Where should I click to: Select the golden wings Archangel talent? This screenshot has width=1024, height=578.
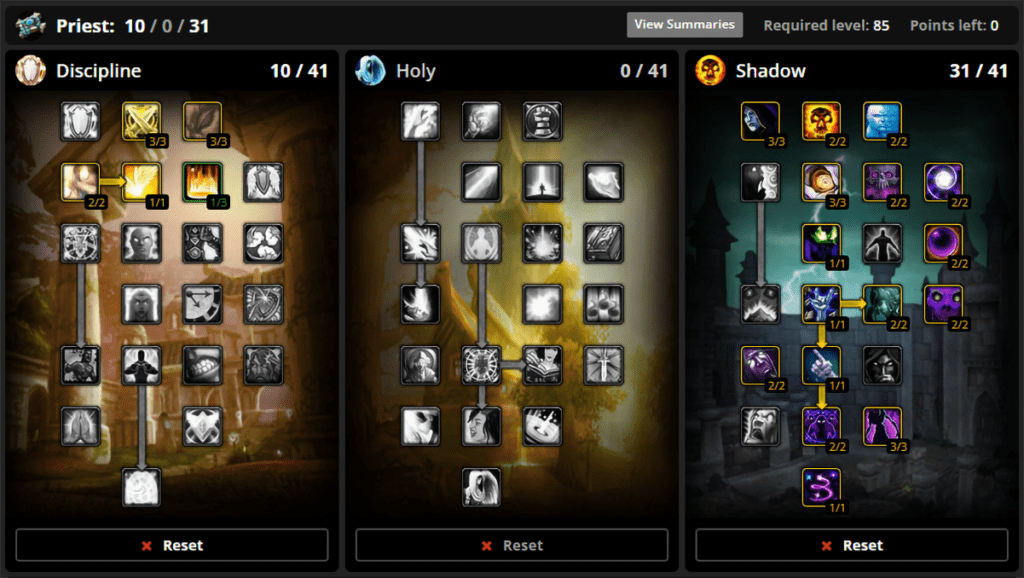point(141,182)
